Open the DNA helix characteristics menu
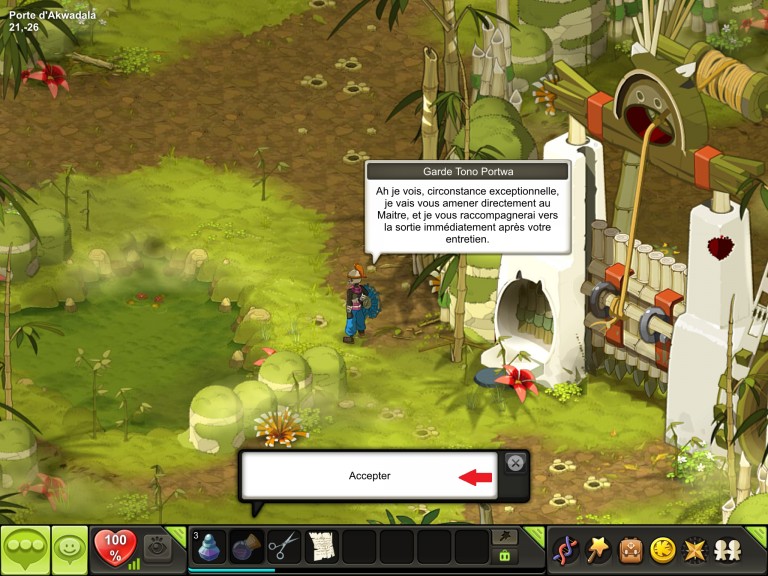This screenshot has width=768, height=576. coord(565,549)
